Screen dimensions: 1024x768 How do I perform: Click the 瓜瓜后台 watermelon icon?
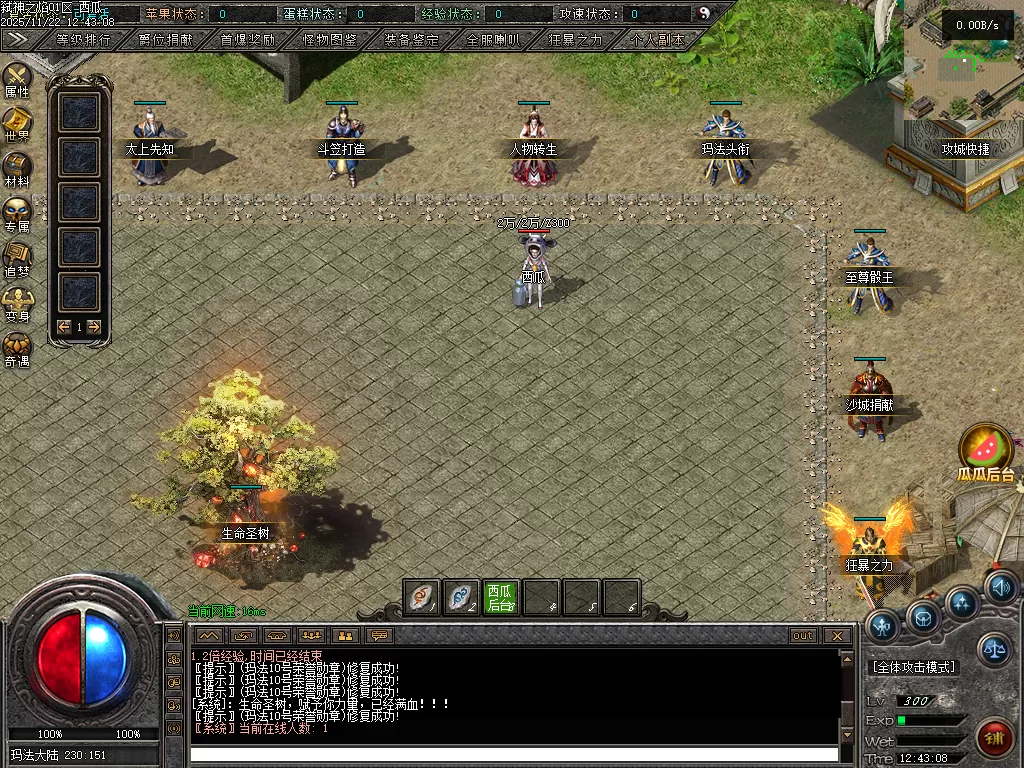point(985,451)
